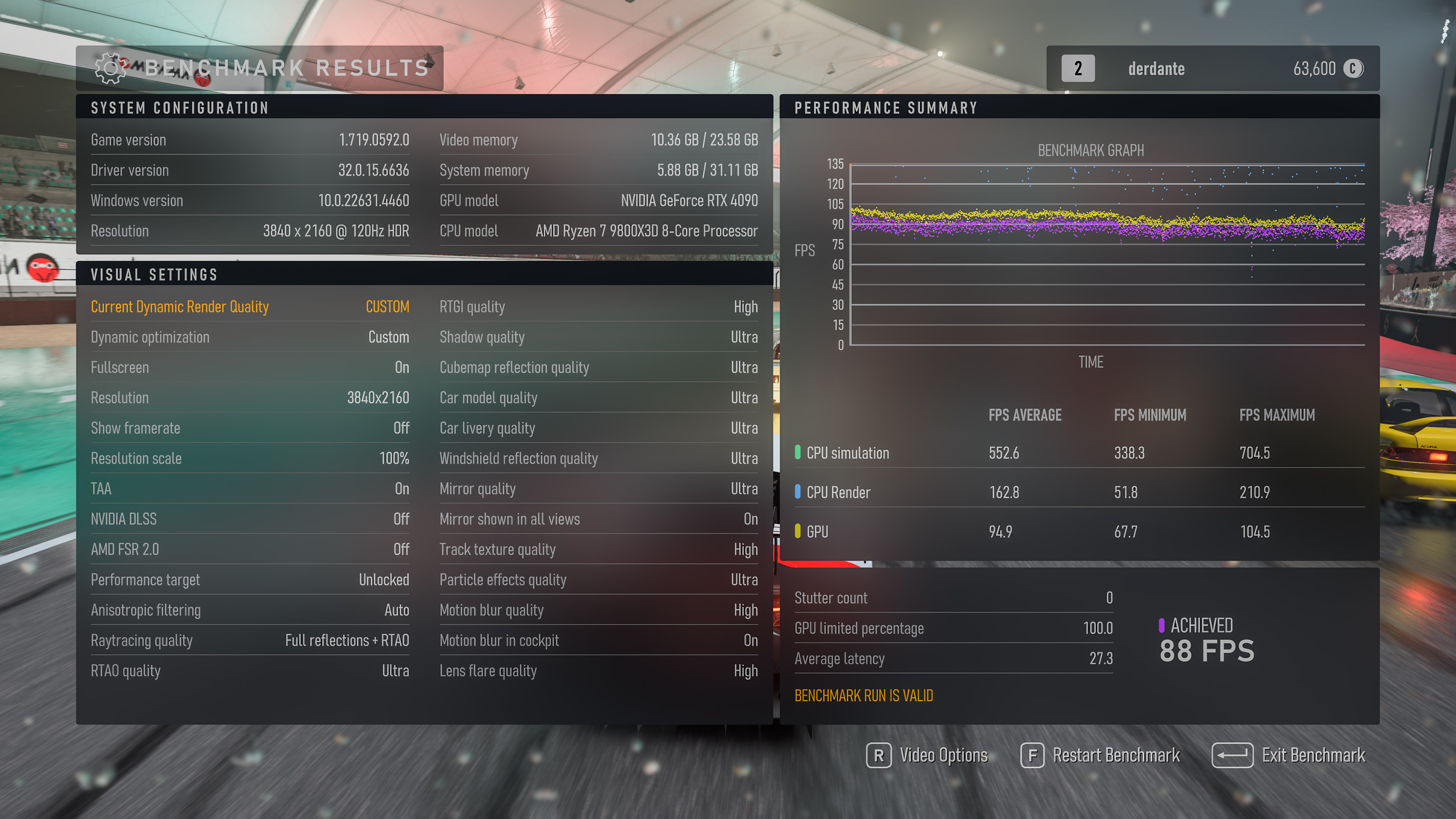
Task: Choose Exit Benchmark
Action: [x=1289, y=755]
